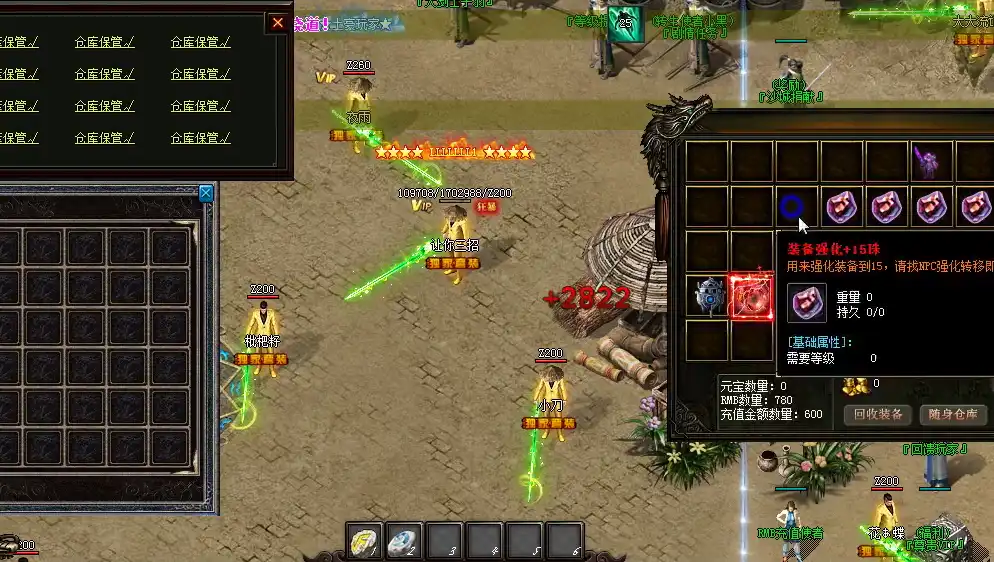Viewport: 994px width, 562px height.
Task: Select empty hotbar slot 3
Action: coord(444,541)
